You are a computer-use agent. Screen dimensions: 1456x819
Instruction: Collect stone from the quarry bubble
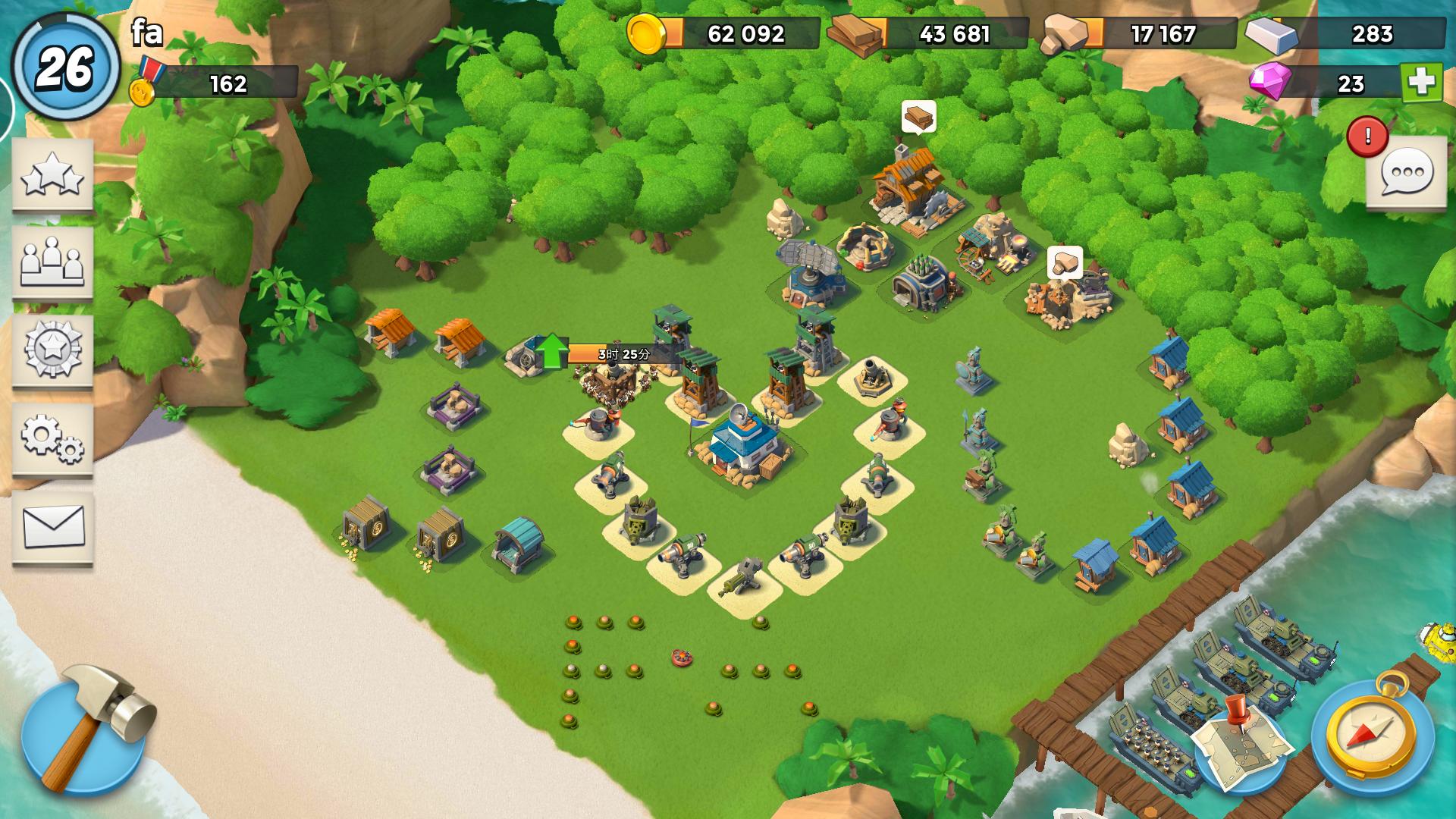click(1065, 262)
